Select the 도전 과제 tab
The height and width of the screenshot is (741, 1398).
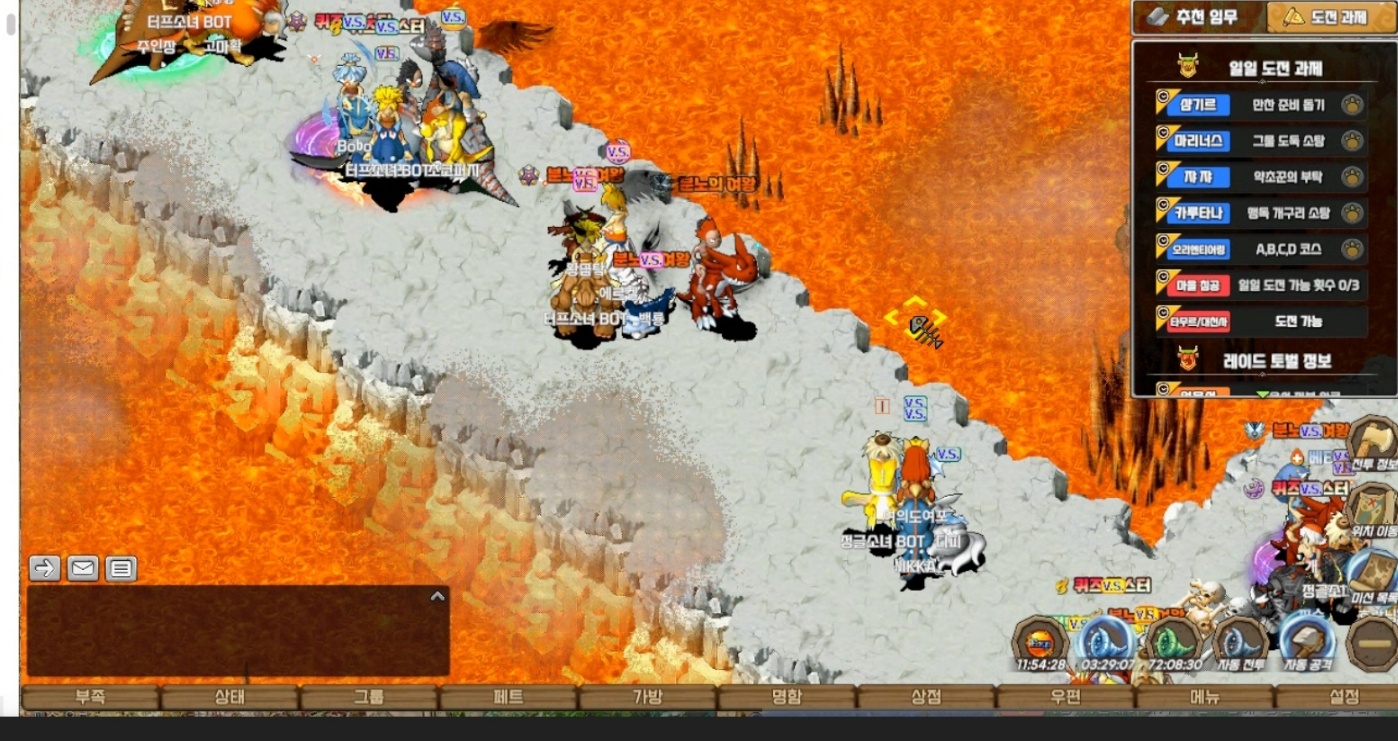[1329, 17]
